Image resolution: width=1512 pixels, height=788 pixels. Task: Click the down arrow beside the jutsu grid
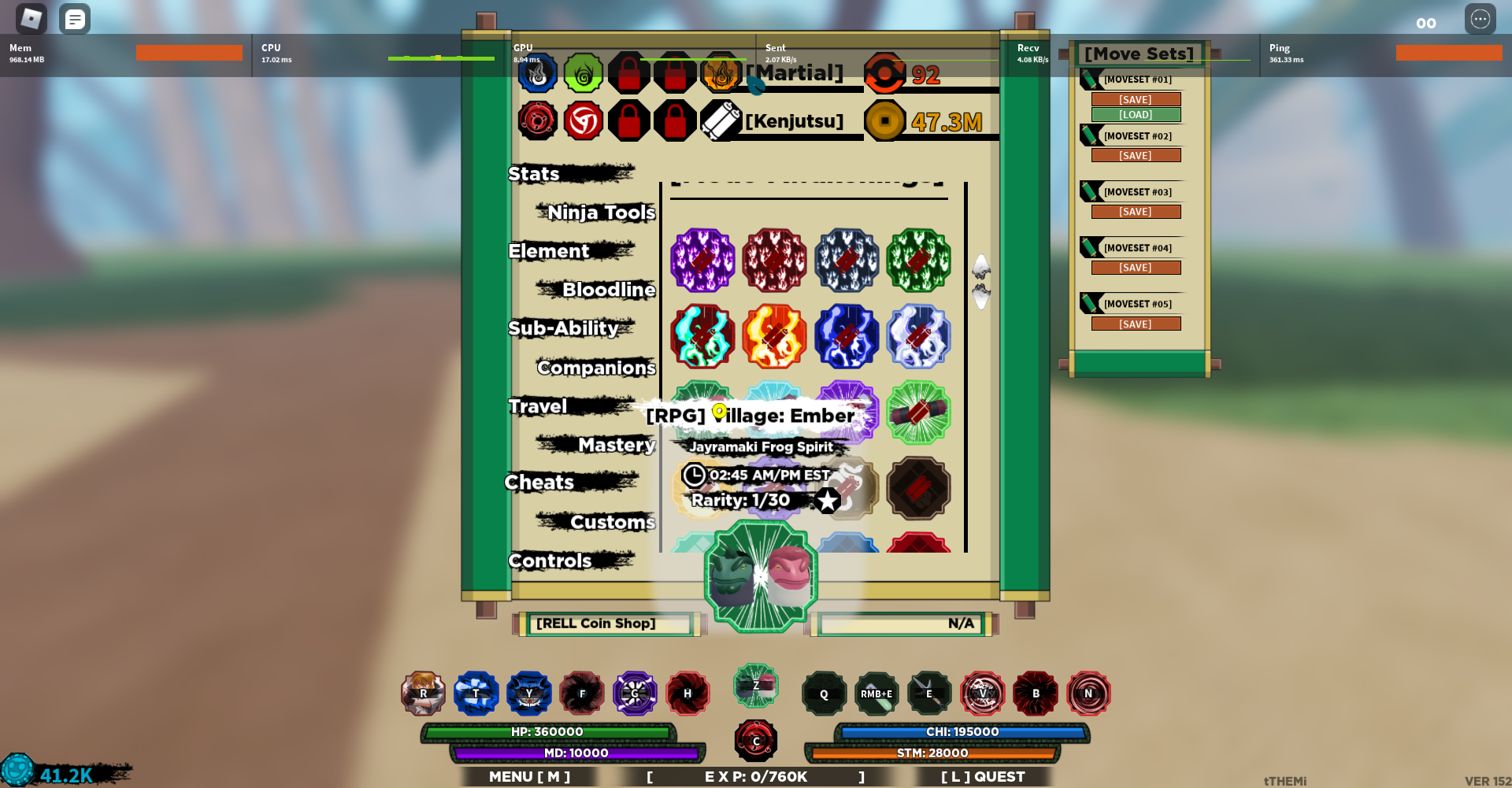click(x=981, y=295)
